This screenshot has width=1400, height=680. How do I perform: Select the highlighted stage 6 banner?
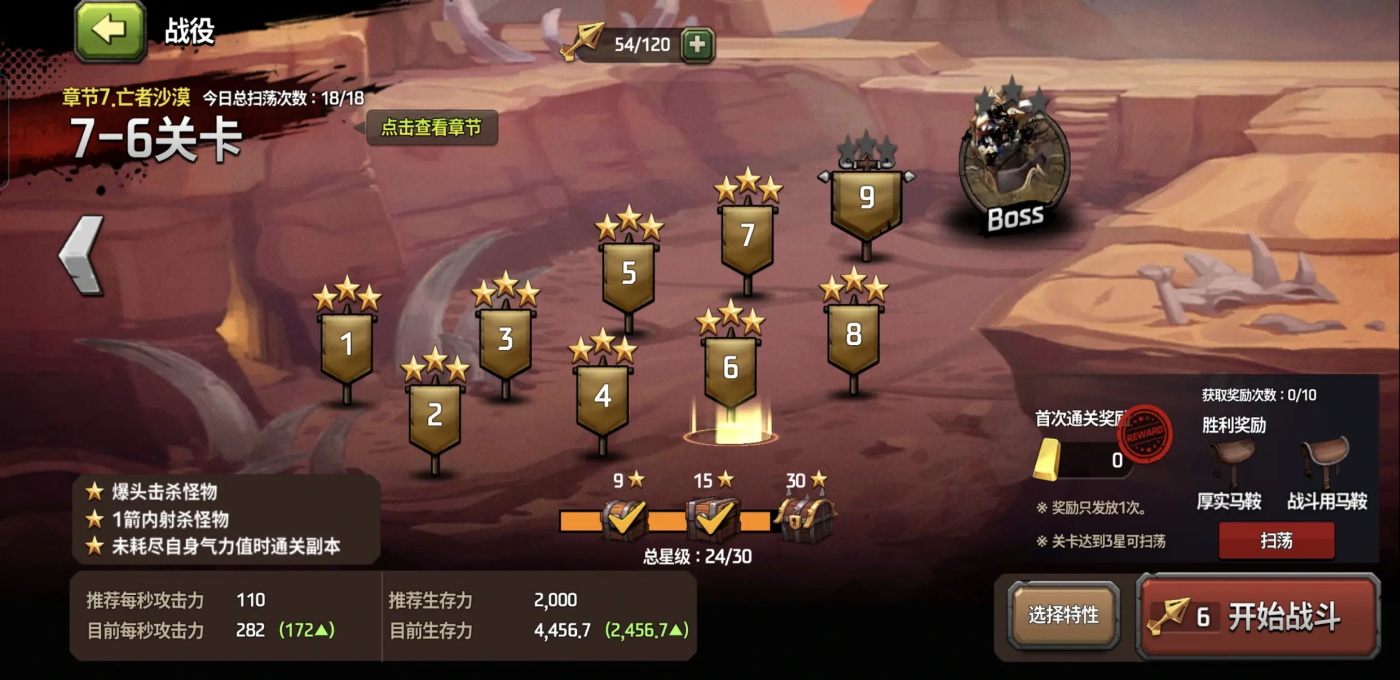[x=730, y=368]
